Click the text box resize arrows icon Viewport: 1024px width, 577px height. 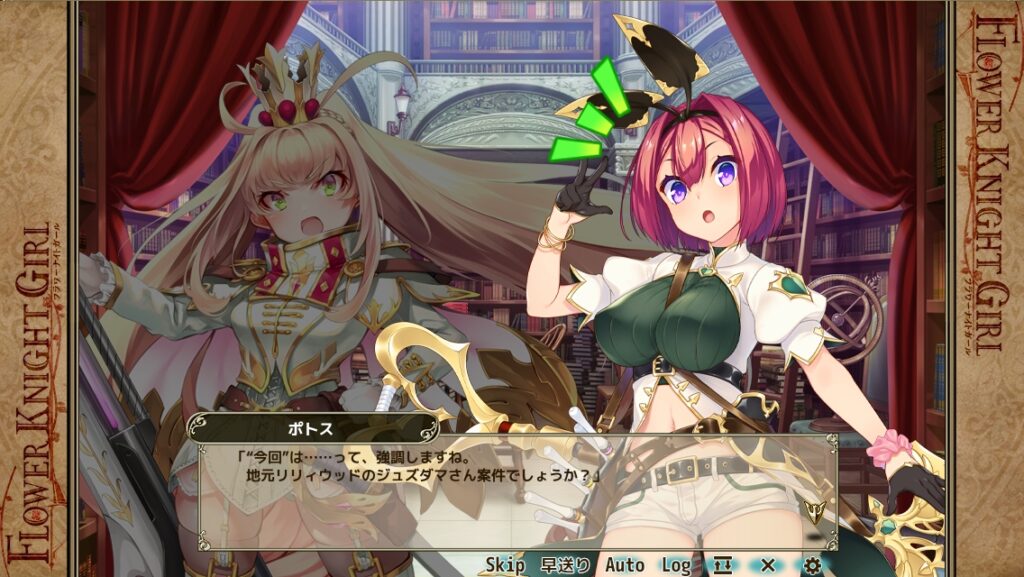click(x=722, y=565)
